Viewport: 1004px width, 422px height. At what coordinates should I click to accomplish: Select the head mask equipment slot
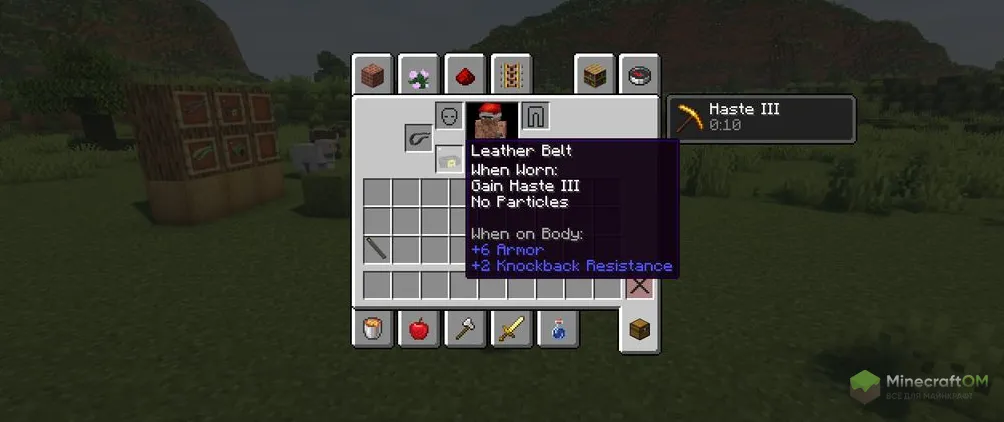pyautogui.click(x=449, y=116)
